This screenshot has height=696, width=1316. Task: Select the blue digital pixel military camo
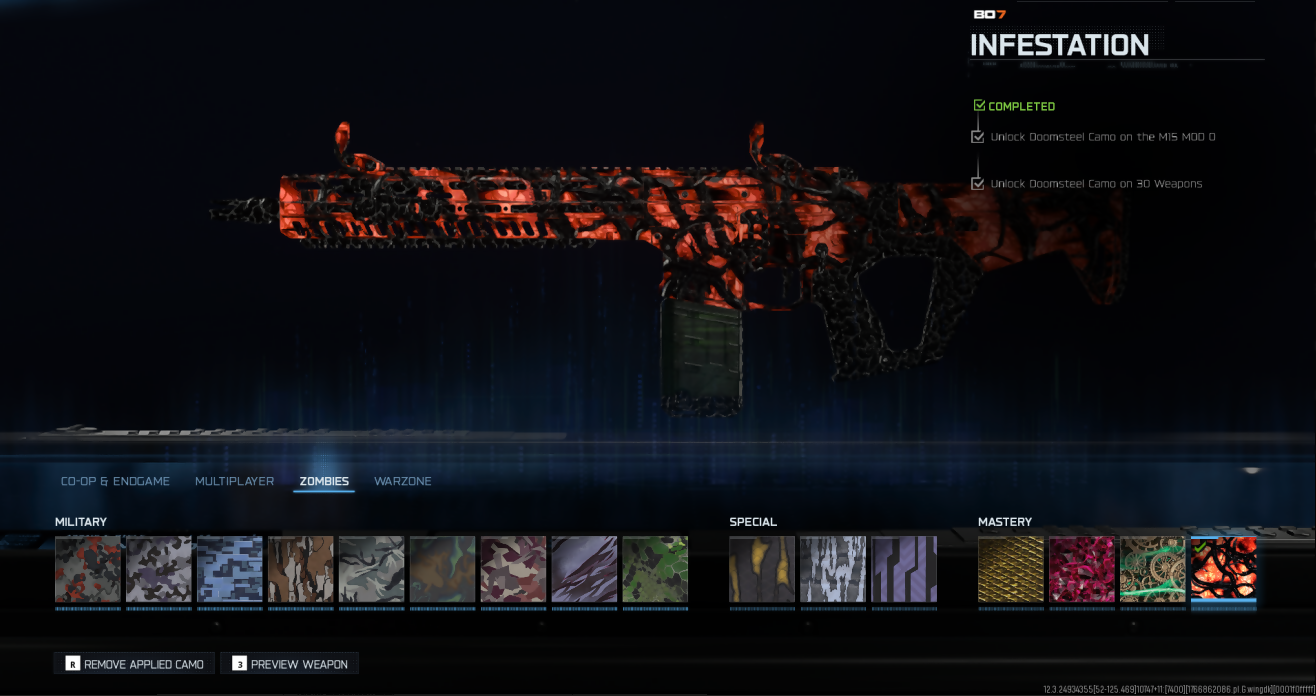click(x=230, y=569)
